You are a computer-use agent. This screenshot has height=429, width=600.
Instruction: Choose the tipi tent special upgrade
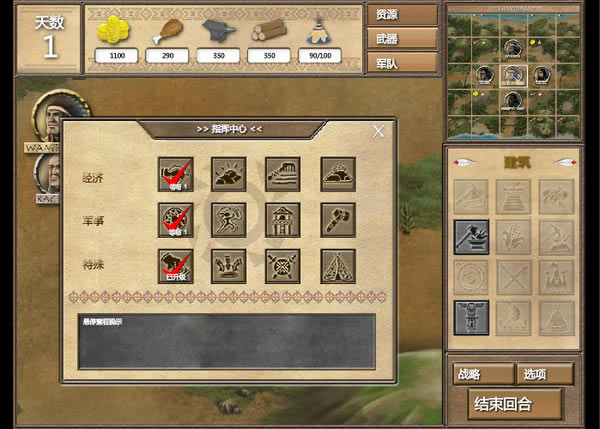click(338, 266)
